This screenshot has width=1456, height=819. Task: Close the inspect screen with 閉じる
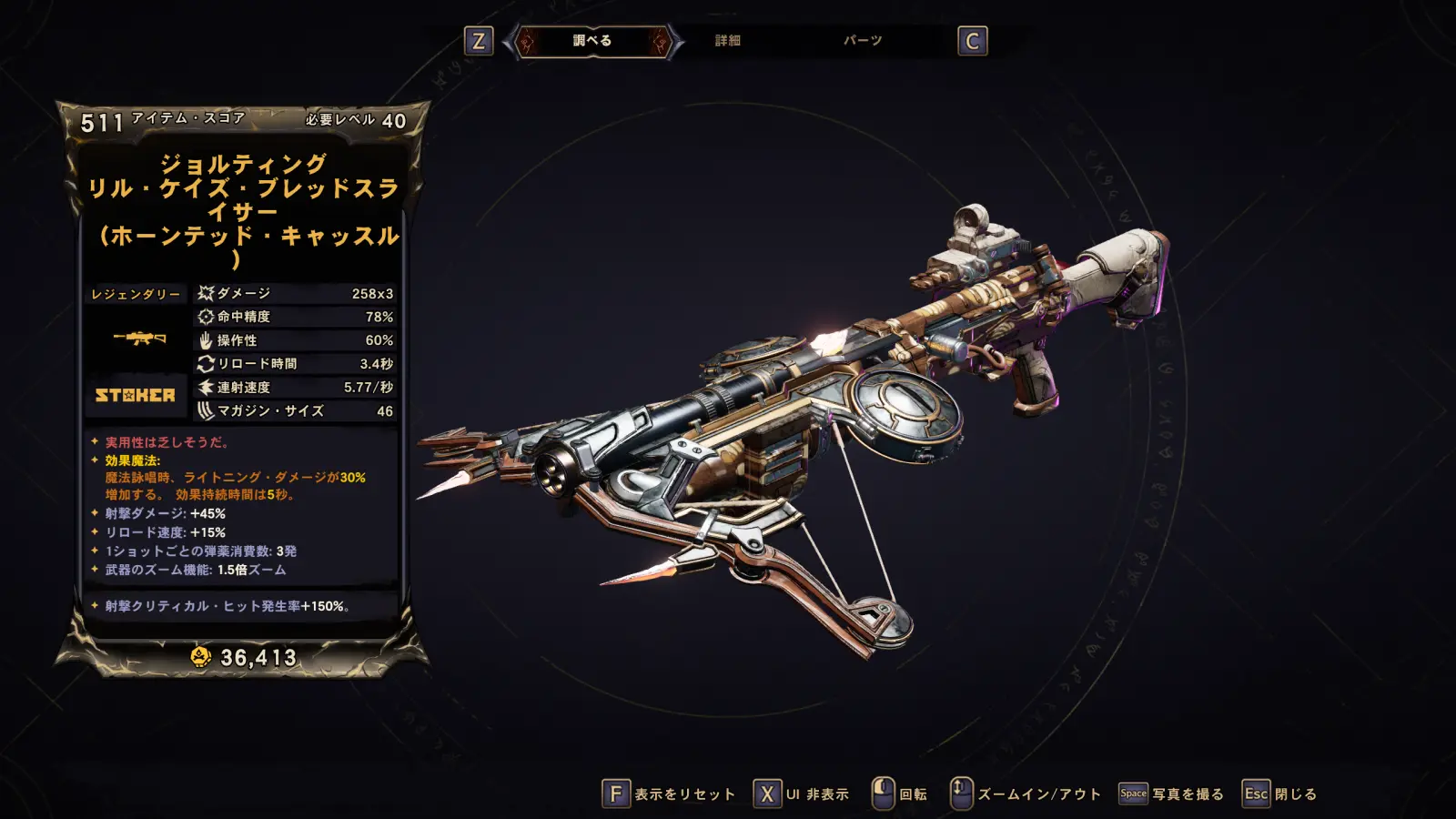tap(1280, 794)
